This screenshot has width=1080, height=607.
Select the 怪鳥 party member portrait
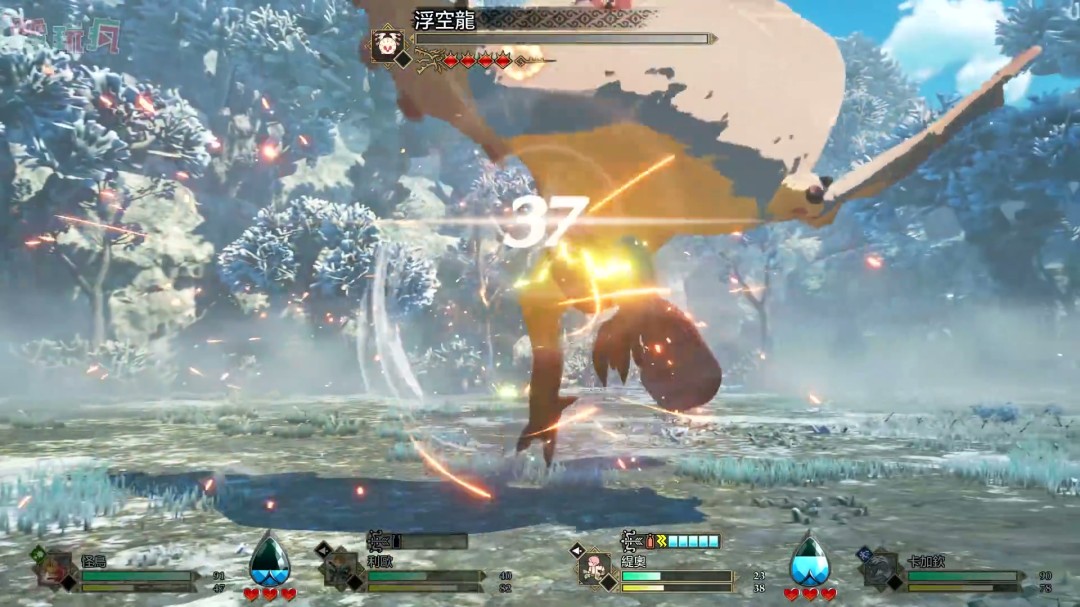54,570
